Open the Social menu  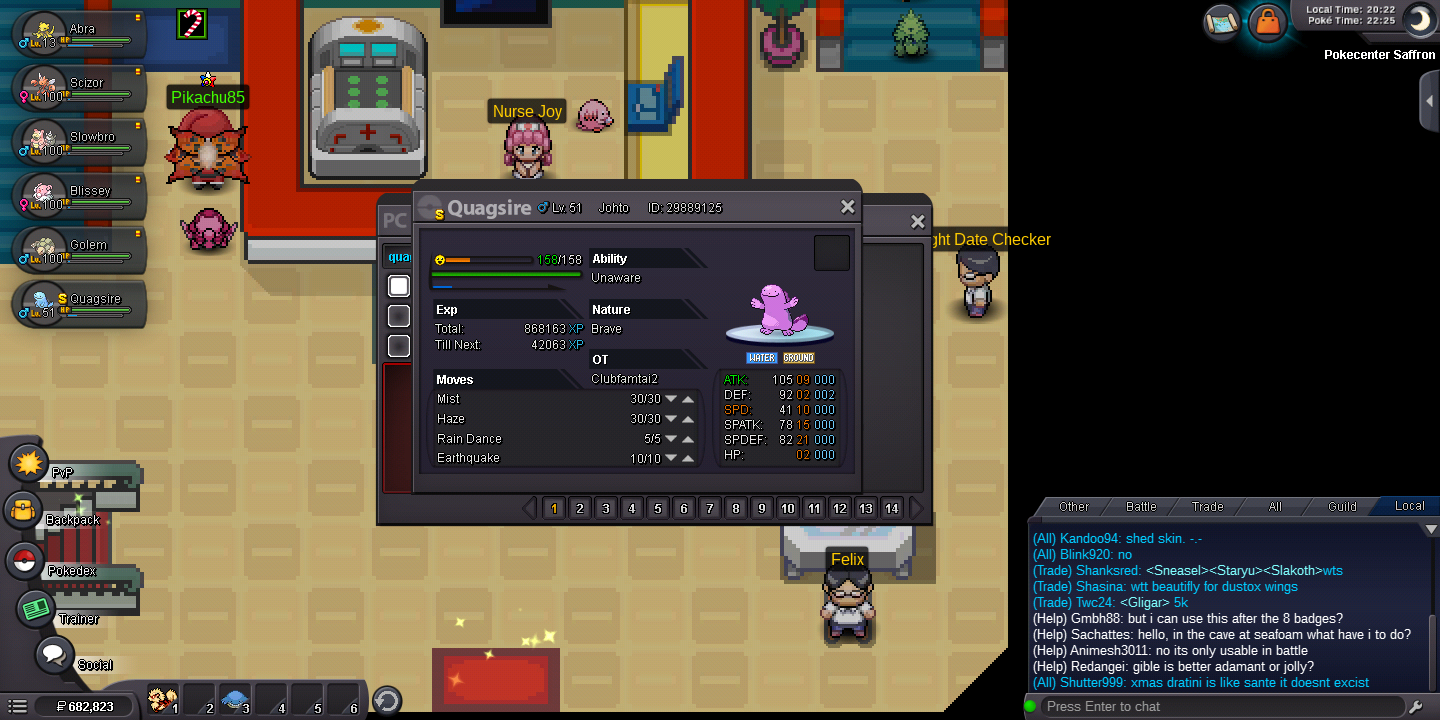pos(54,656)
